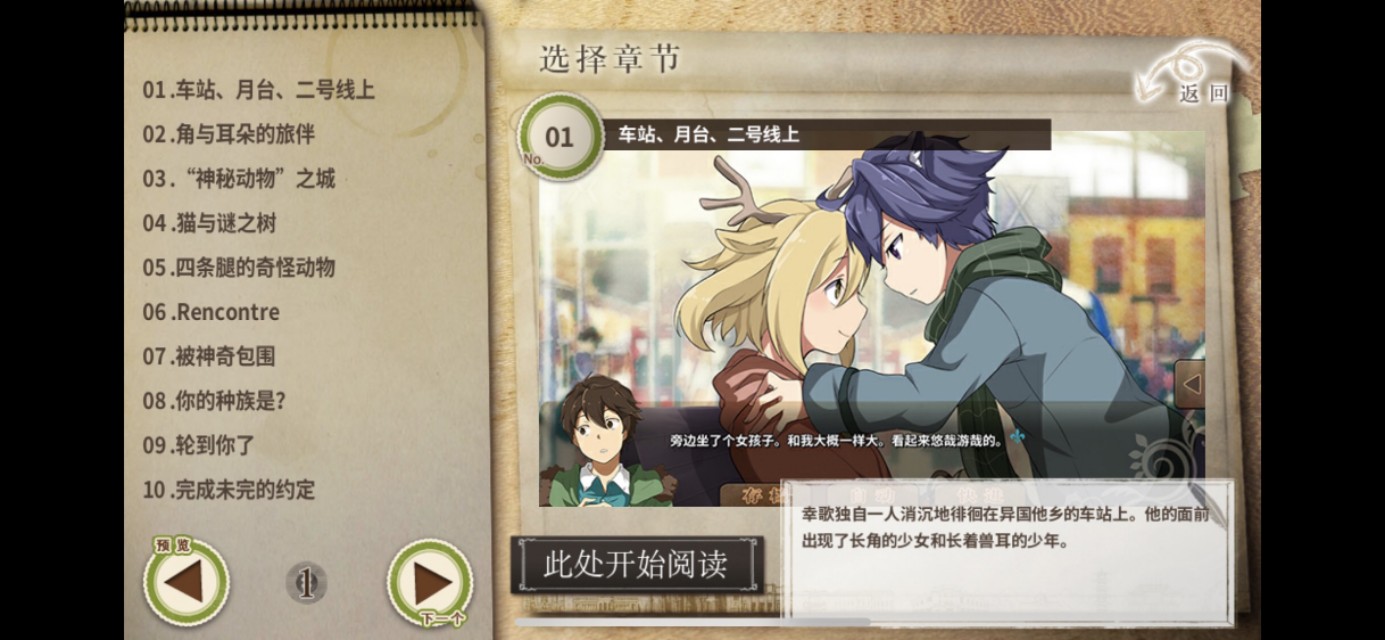Click the 此处开始阅读 start reading button
This screenshot has height=640, width=1385.
636,565
